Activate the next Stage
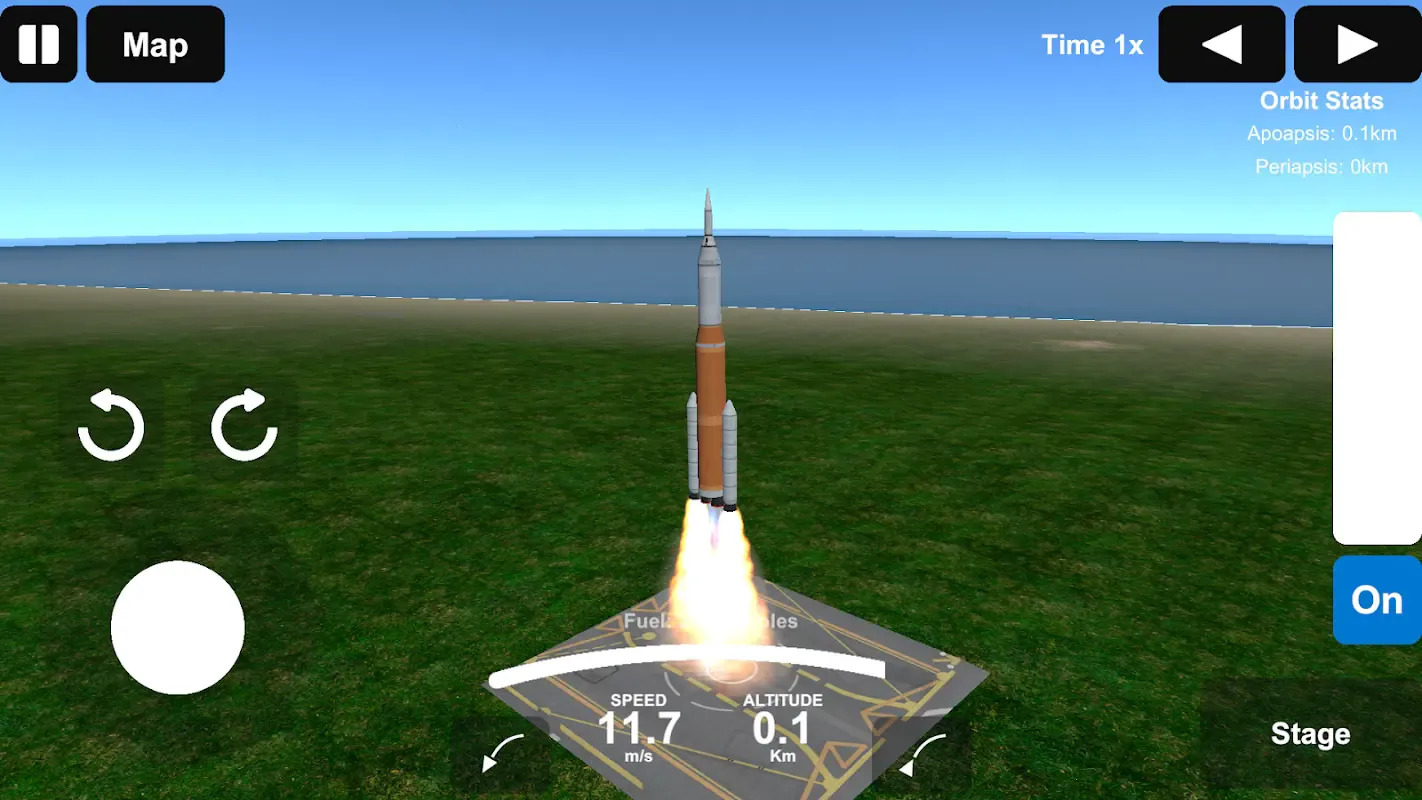1422x800 pixels. click(1310, 734)
